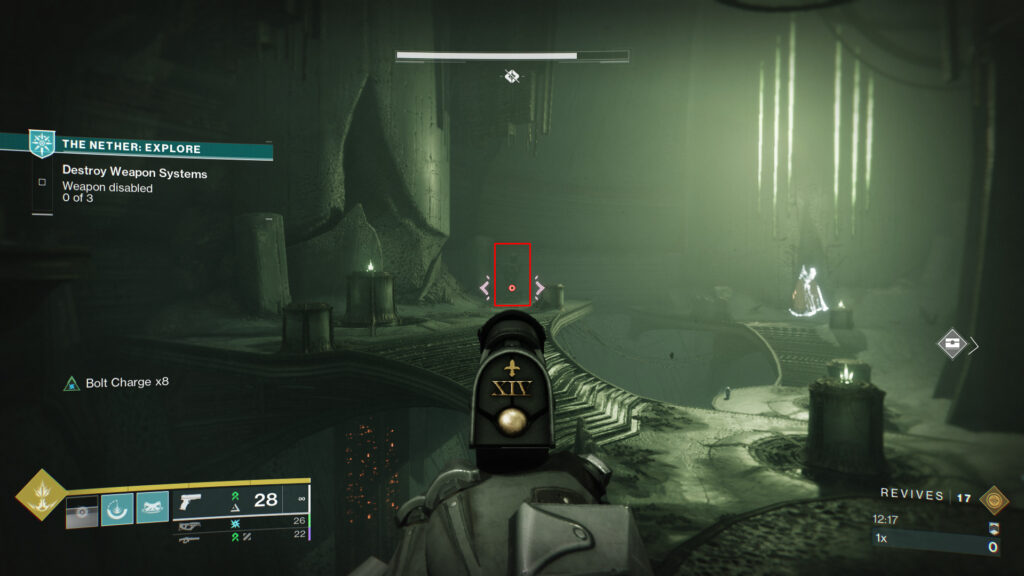
Task: Trigger the teal class ability icon
Action: (x=152, y=510)
